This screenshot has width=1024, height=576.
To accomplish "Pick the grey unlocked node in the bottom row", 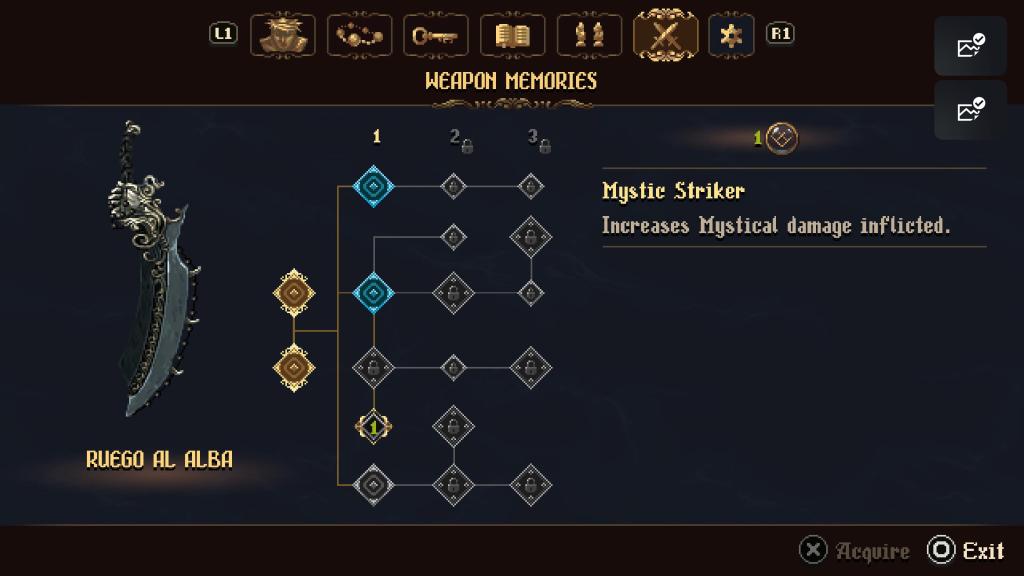I will coord(374,485).
